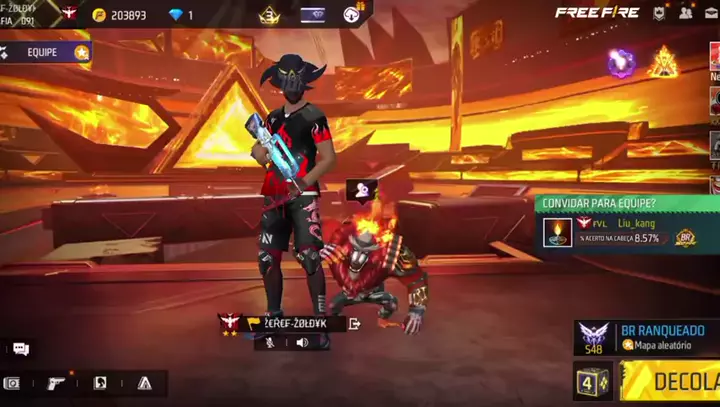This screenshot has width=720, height=407.
Task: Open the gold rank crown badge
Action: pos(269,14)
